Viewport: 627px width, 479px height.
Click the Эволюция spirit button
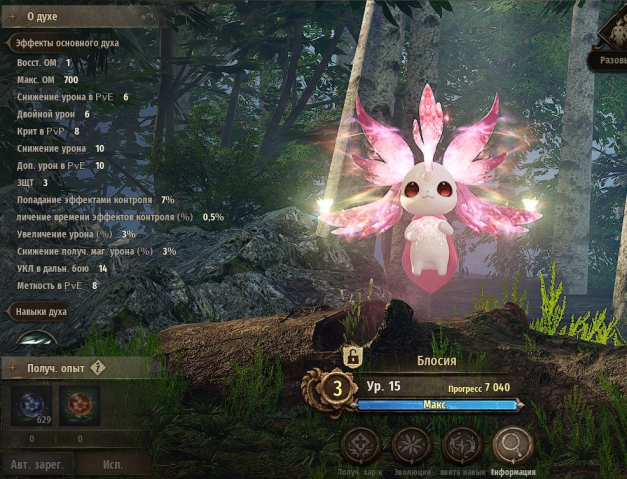point(410,446)
